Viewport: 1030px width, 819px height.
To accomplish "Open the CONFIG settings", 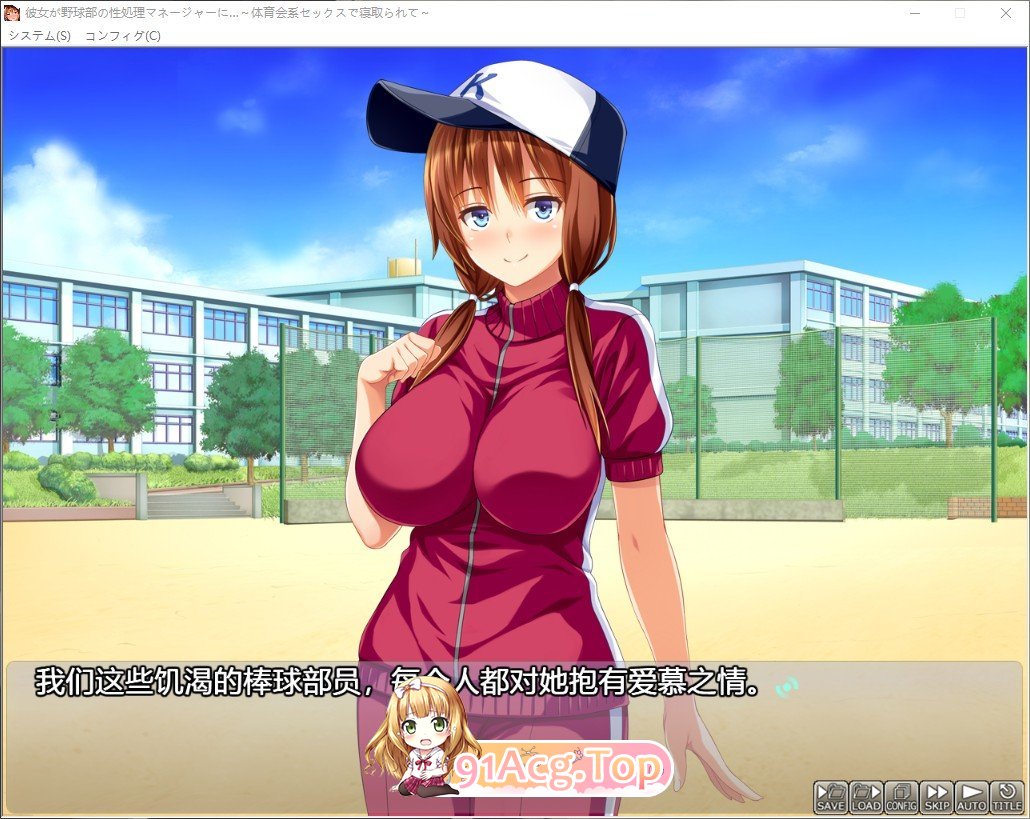I will (901, 797).
